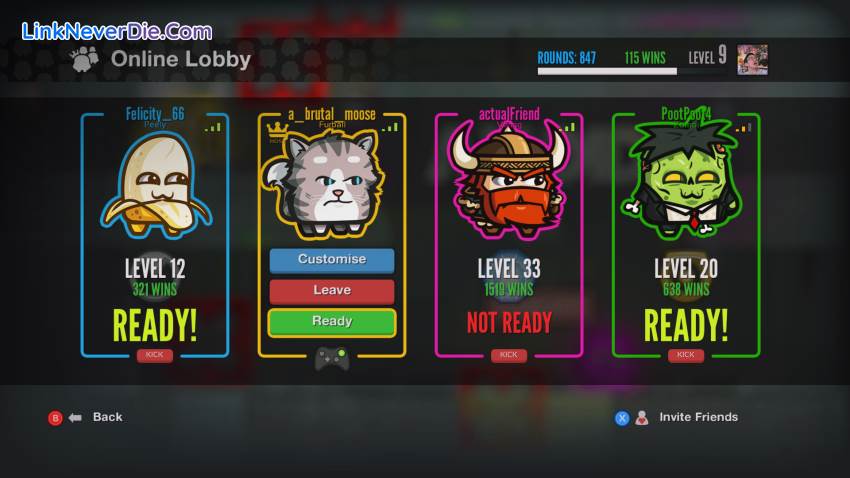Kick Felicity_66 from the lobby
Screen dimensions: 850x478
155,355
